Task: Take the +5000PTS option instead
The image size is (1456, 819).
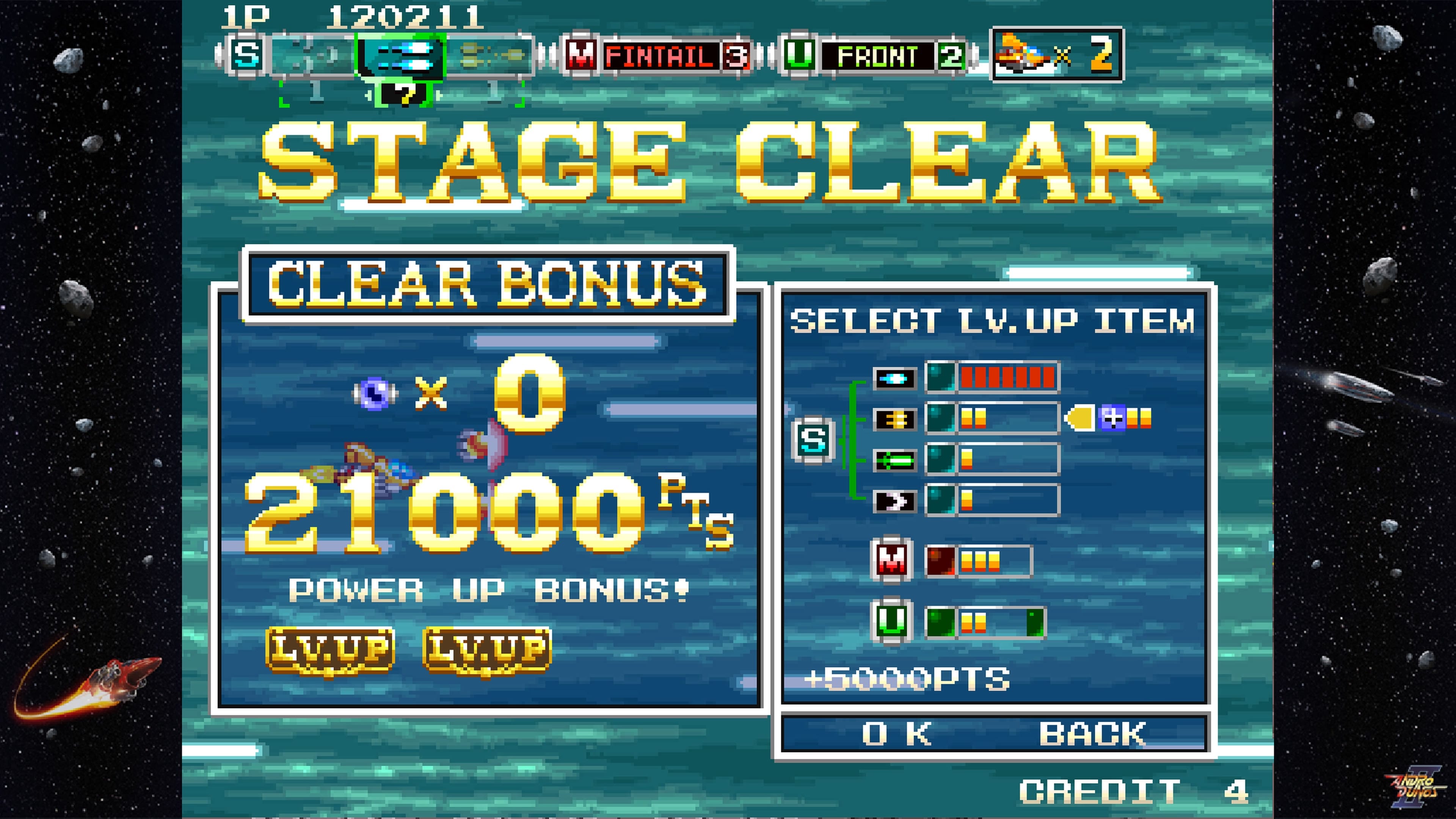Action: [x=908, y=679]
